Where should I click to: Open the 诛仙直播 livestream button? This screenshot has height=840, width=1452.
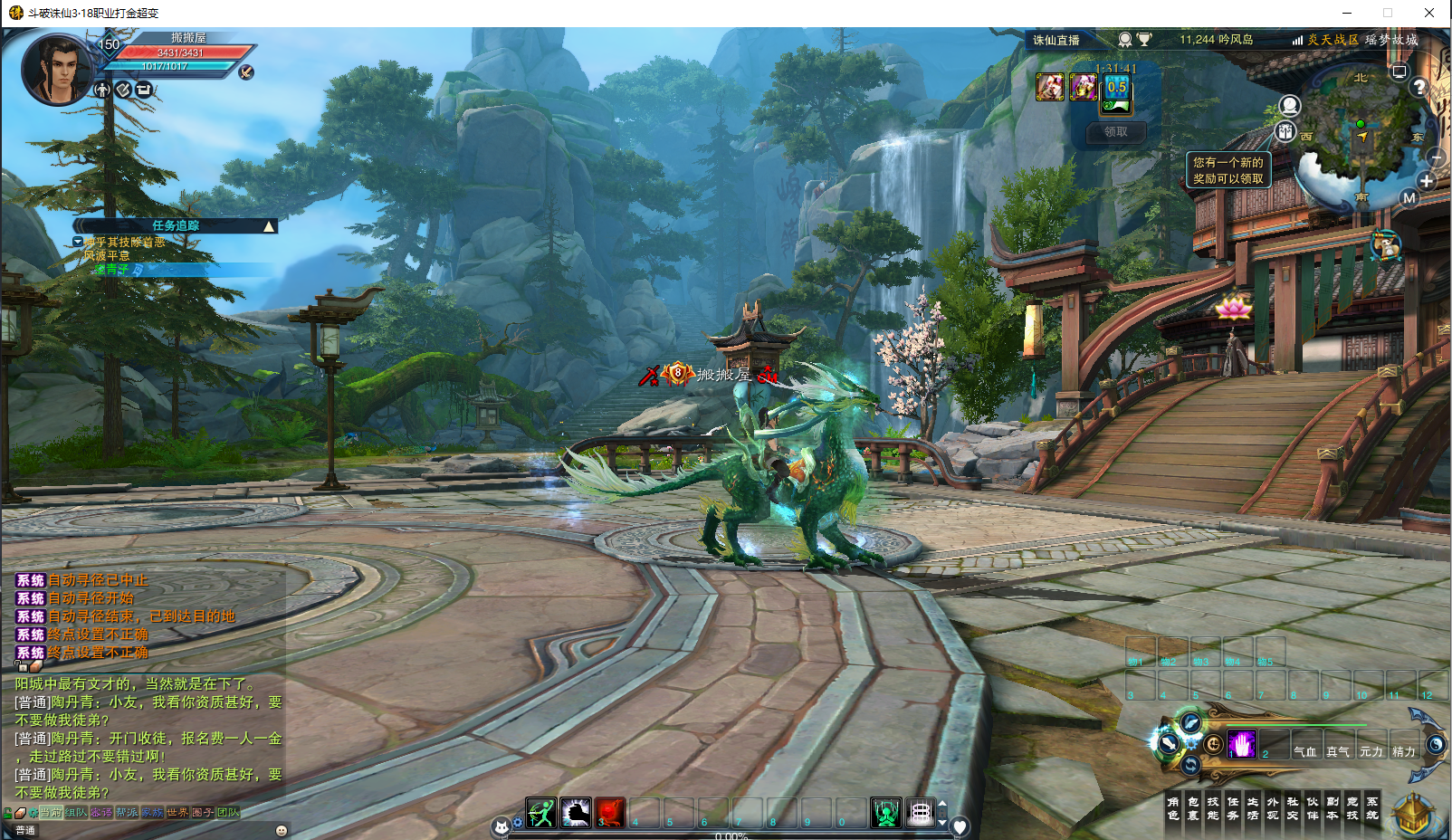pyautogui.click(x=1056, y=40)
